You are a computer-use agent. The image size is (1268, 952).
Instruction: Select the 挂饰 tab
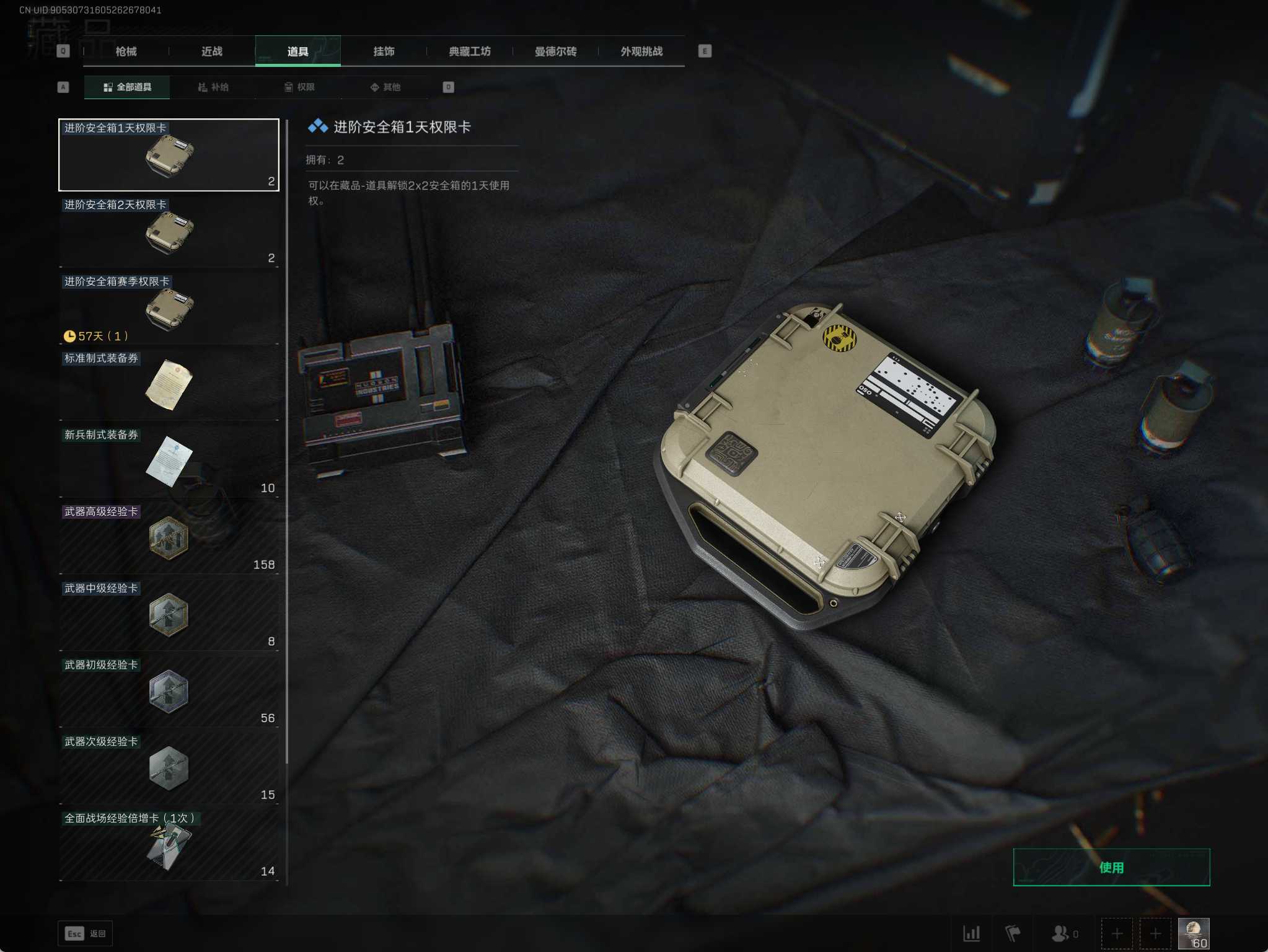(384, 51)
